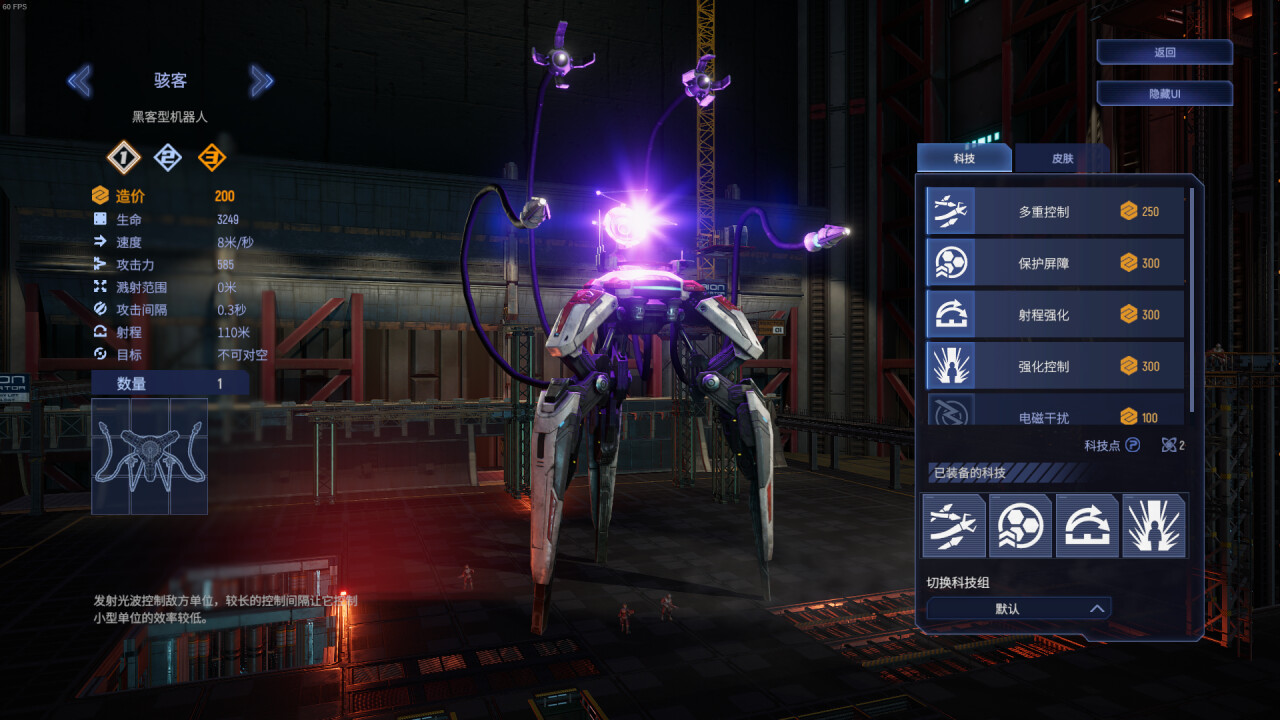The height and width of the screenshot is (720, 1280).
Task: Pick the 强化控制 tech row
Action: [x=1054, y=366]
